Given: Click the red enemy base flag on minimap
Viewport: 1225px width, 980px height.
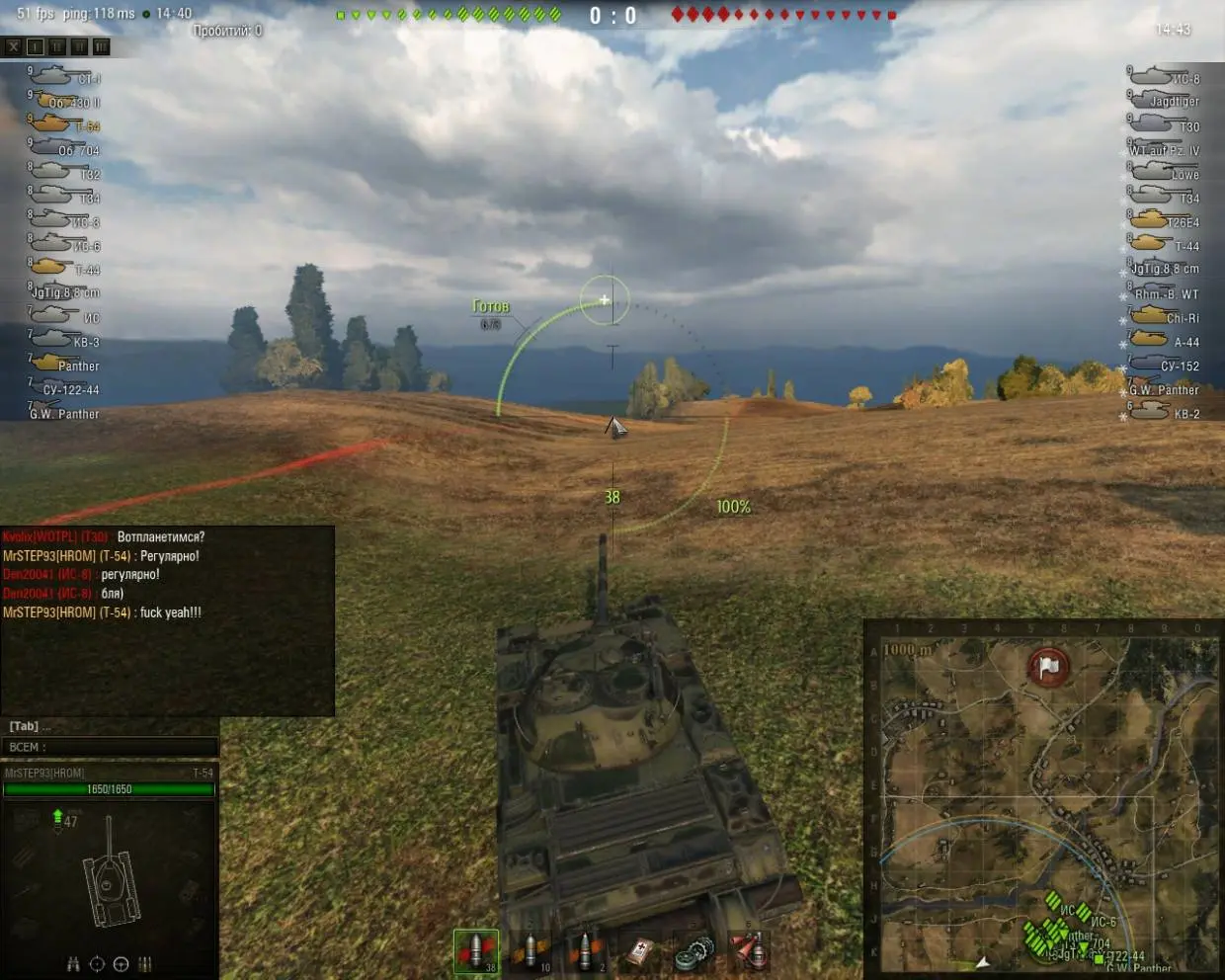Looking at the screenshot, I should [x=1048, y=667].
